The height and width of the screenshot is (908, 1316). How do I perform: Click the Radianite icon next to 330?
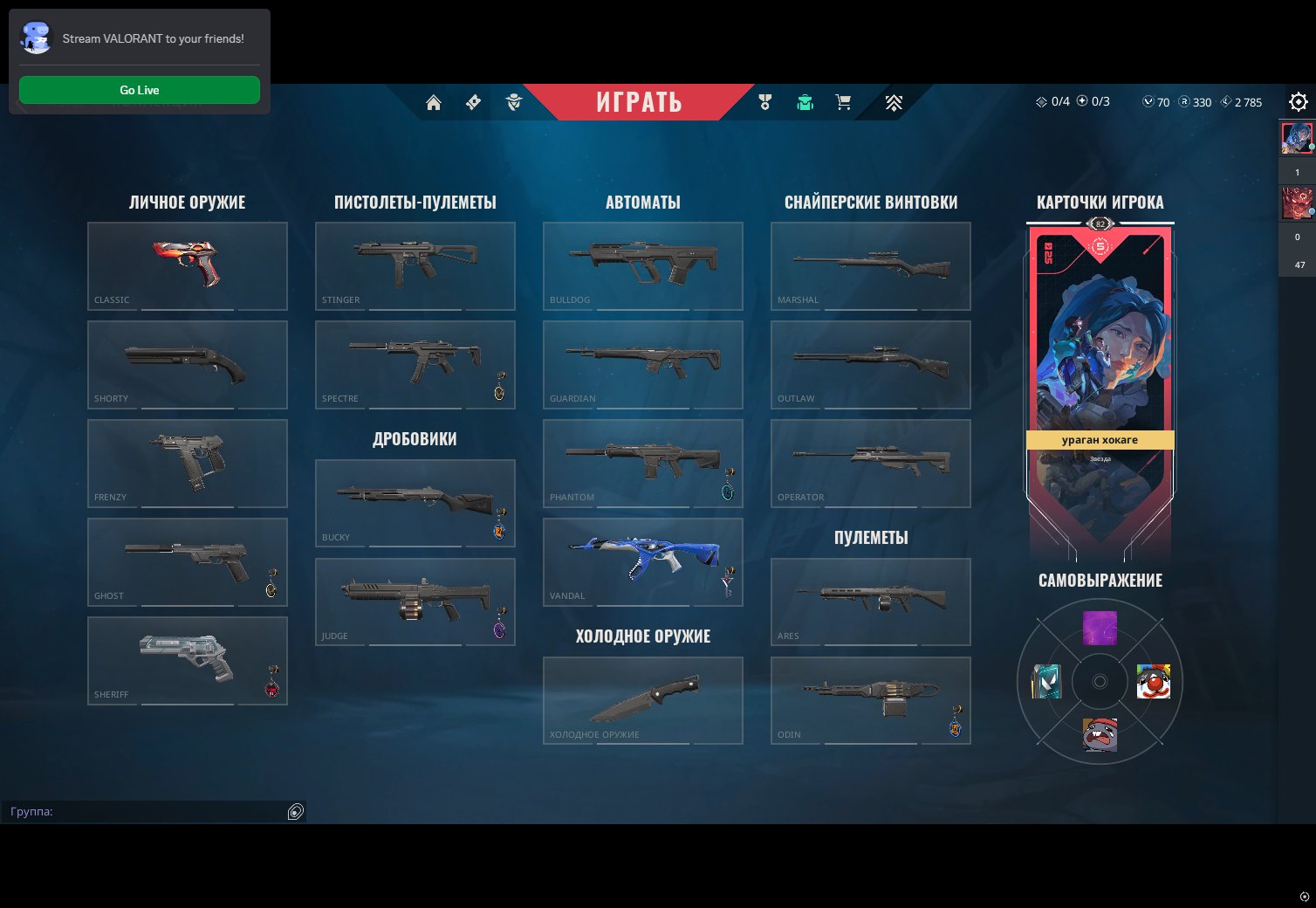point(1184,102)
